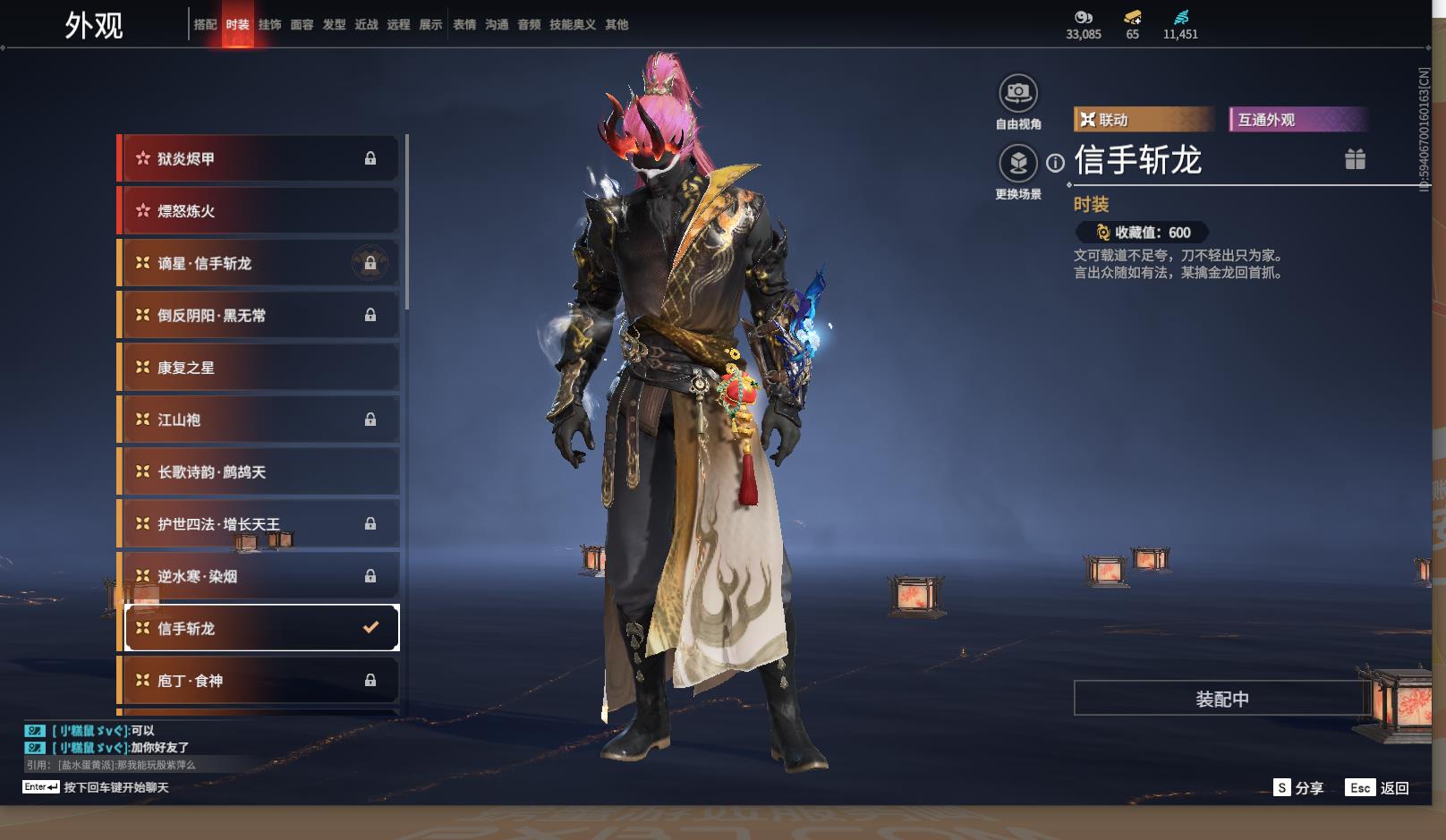Pick the 逆水寒·染烟 outfit
1446x840 pixels.
(x=259, y=577)
